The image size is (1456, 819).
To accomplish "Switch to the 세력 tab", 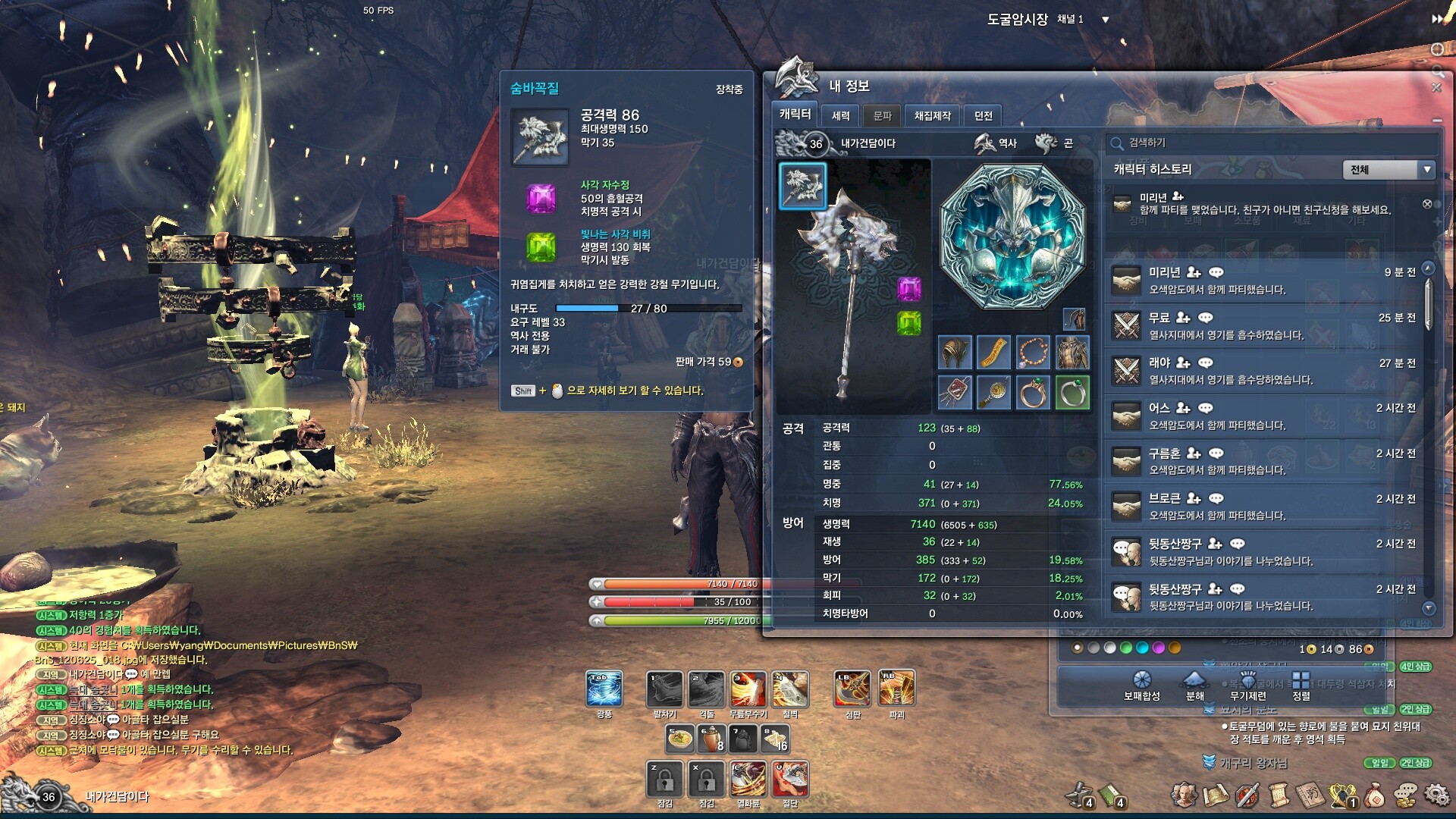I will point(840,115).
